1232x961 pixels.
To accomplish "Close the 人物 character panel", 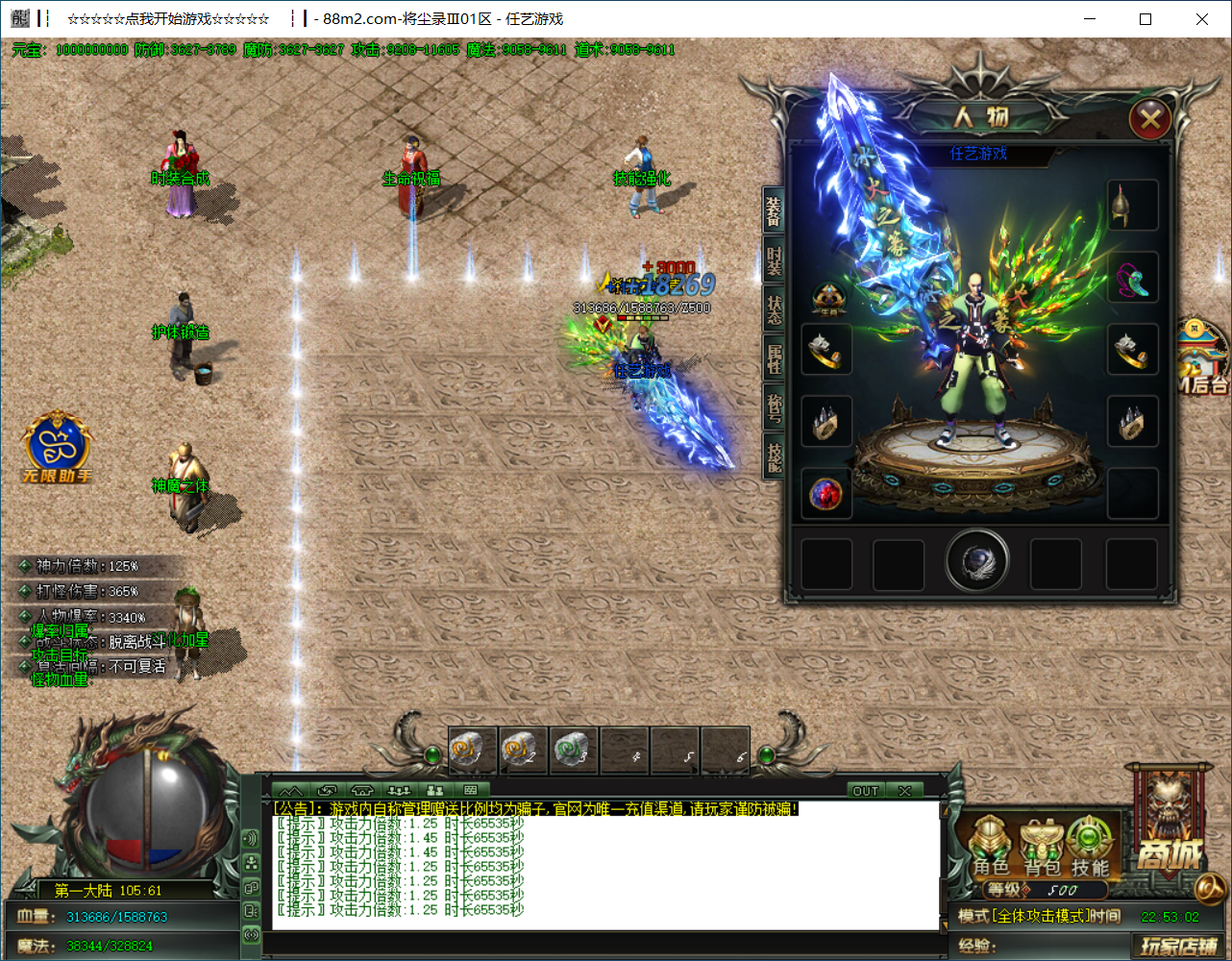I will [x=1149, y=120].
